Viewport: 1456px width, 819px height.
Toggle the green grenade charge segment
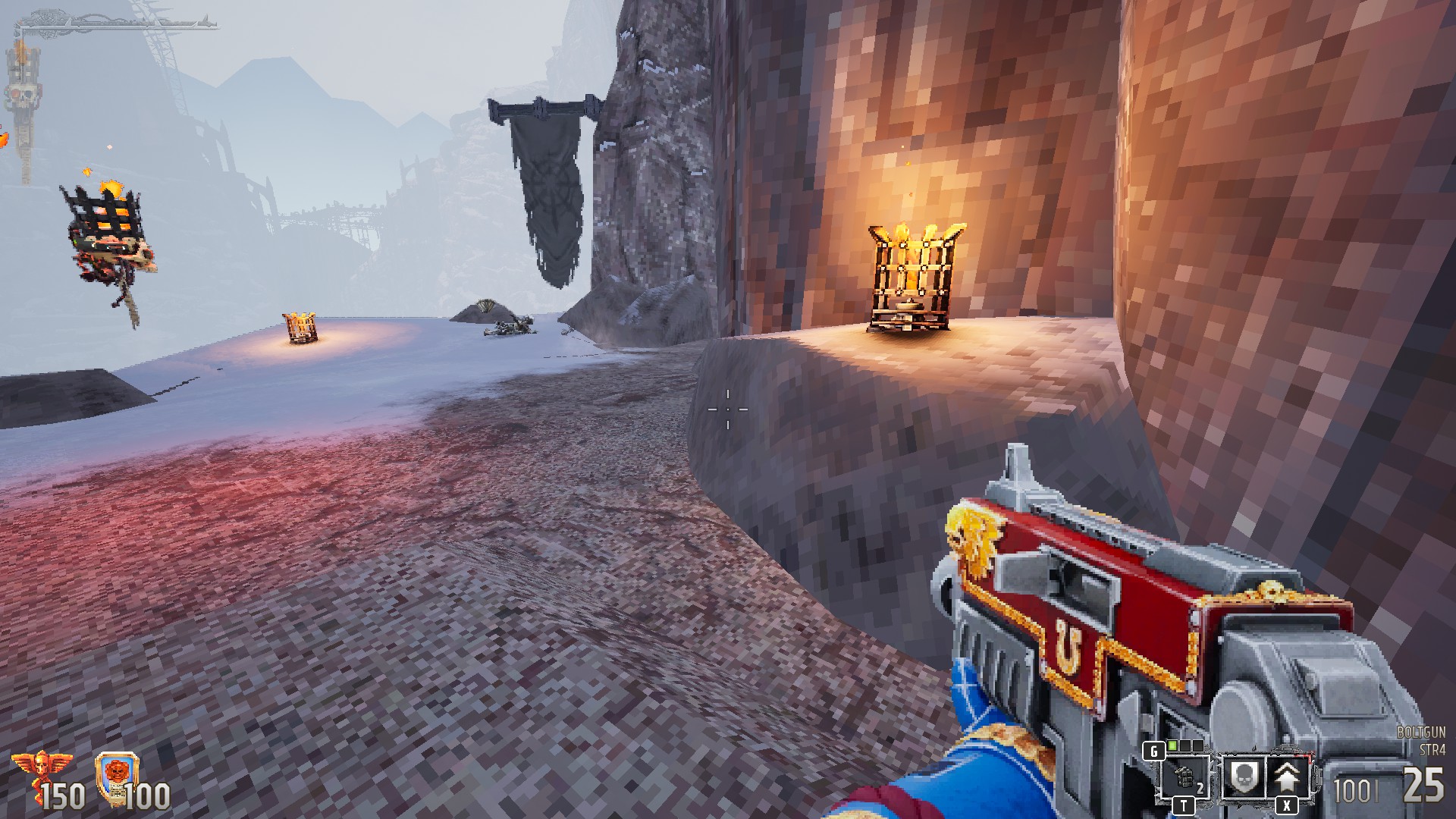pos(1172,747)
